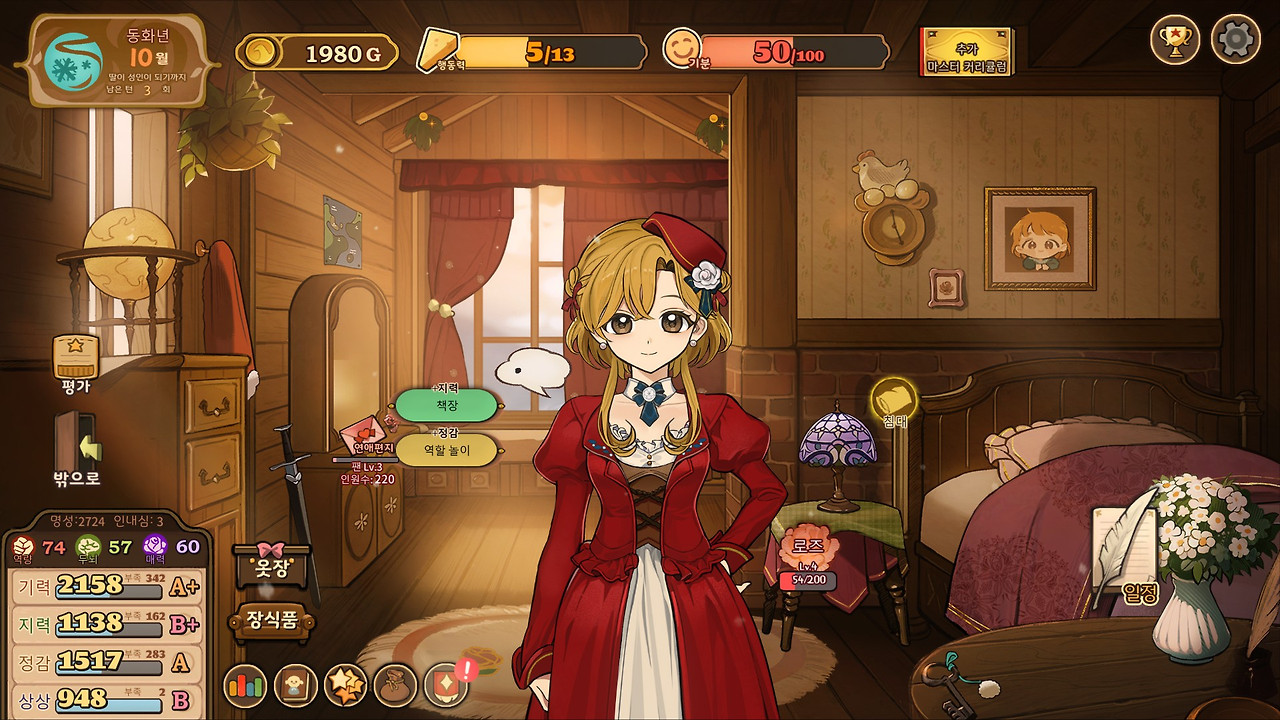Select the green 책장 bookshelf option
The width and height of the screenshot is (1280, 720).
point(446,405)
